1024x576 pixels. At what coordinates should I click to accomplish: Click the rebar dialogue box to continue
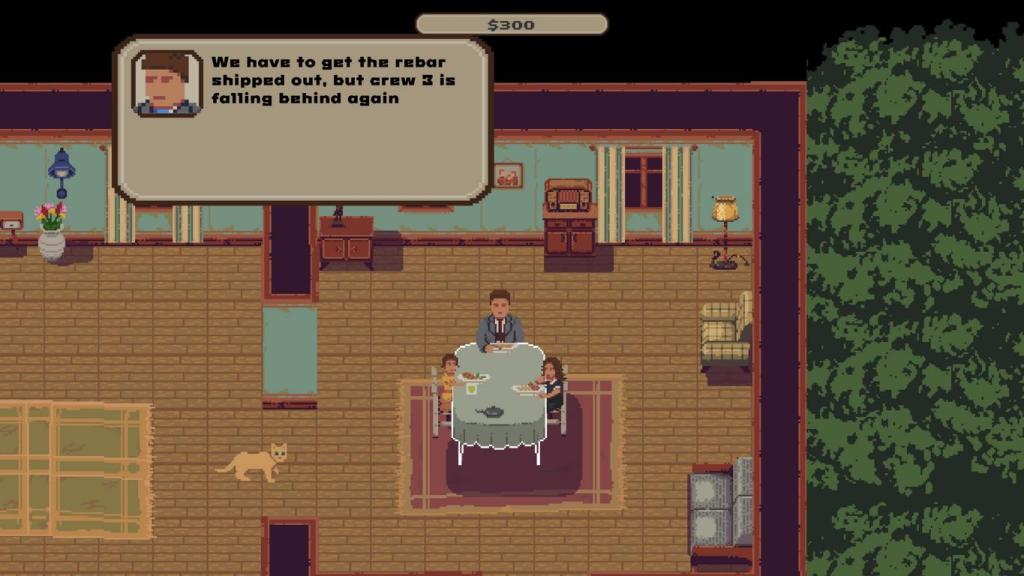(302, 120)
